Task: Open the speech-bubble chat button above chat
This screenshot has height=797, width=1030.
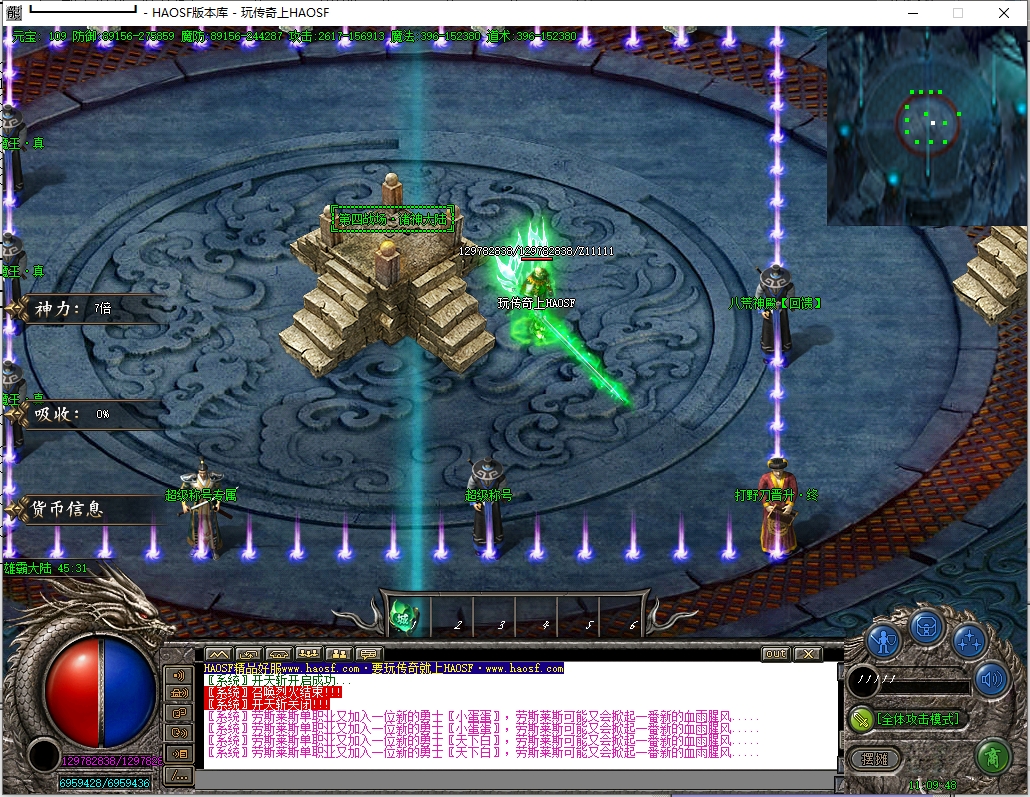Action: tap(369, 654)
